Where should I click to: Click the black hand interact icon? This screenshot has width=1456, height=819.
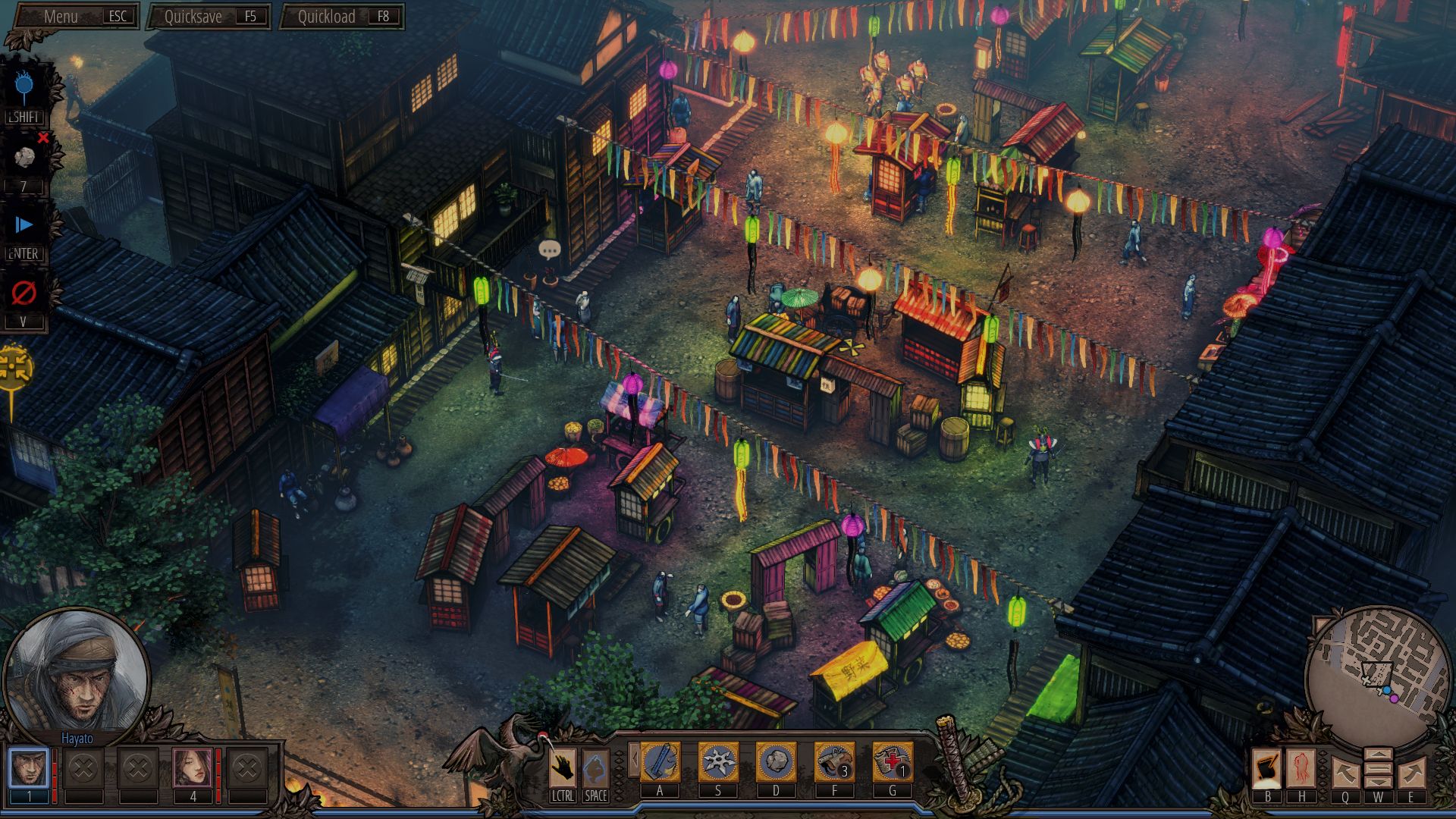click(562, 767)
